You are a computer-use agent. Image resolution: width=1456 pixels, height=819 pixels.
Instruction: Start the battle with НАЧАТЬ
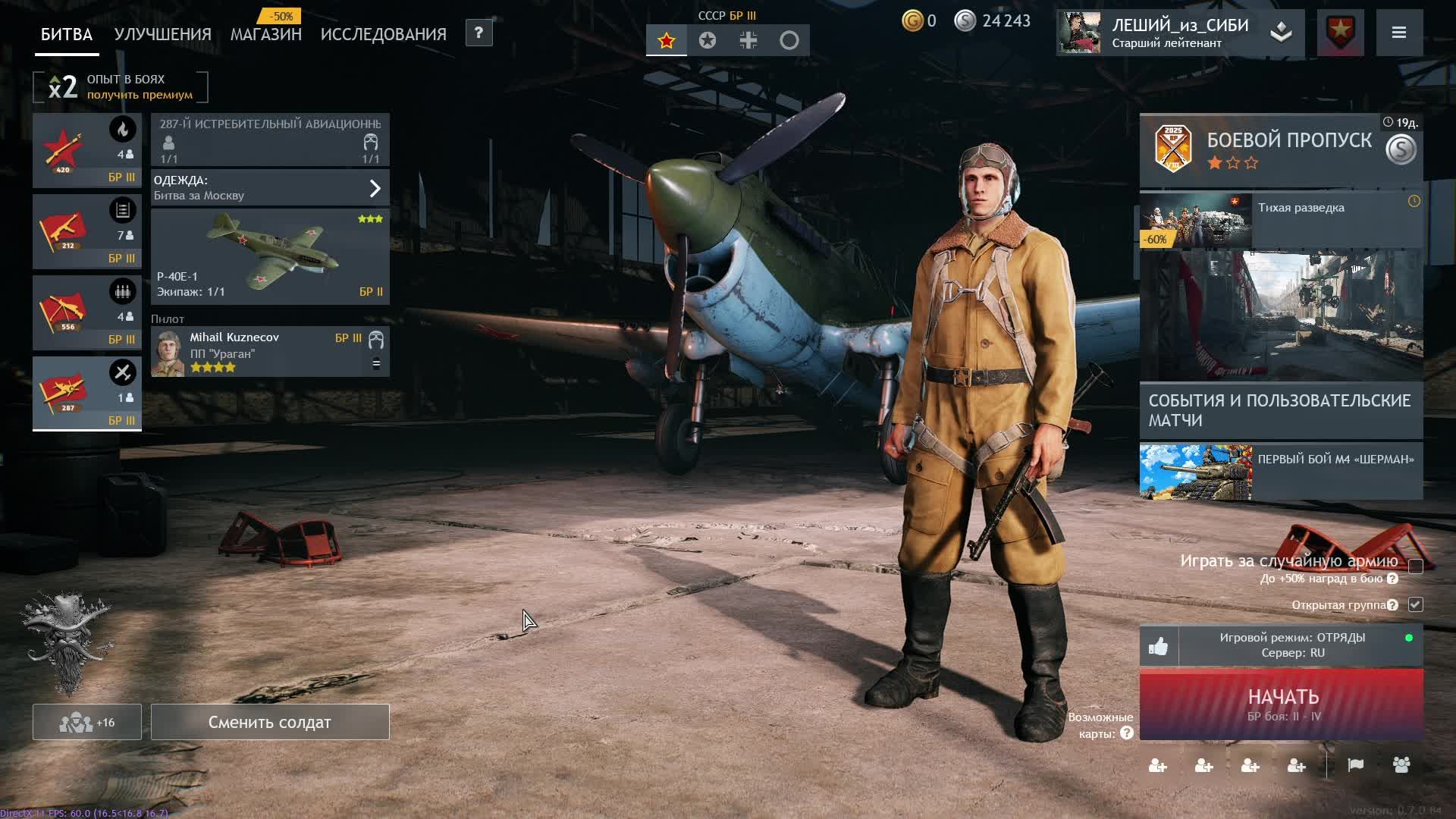[1282, 704]
